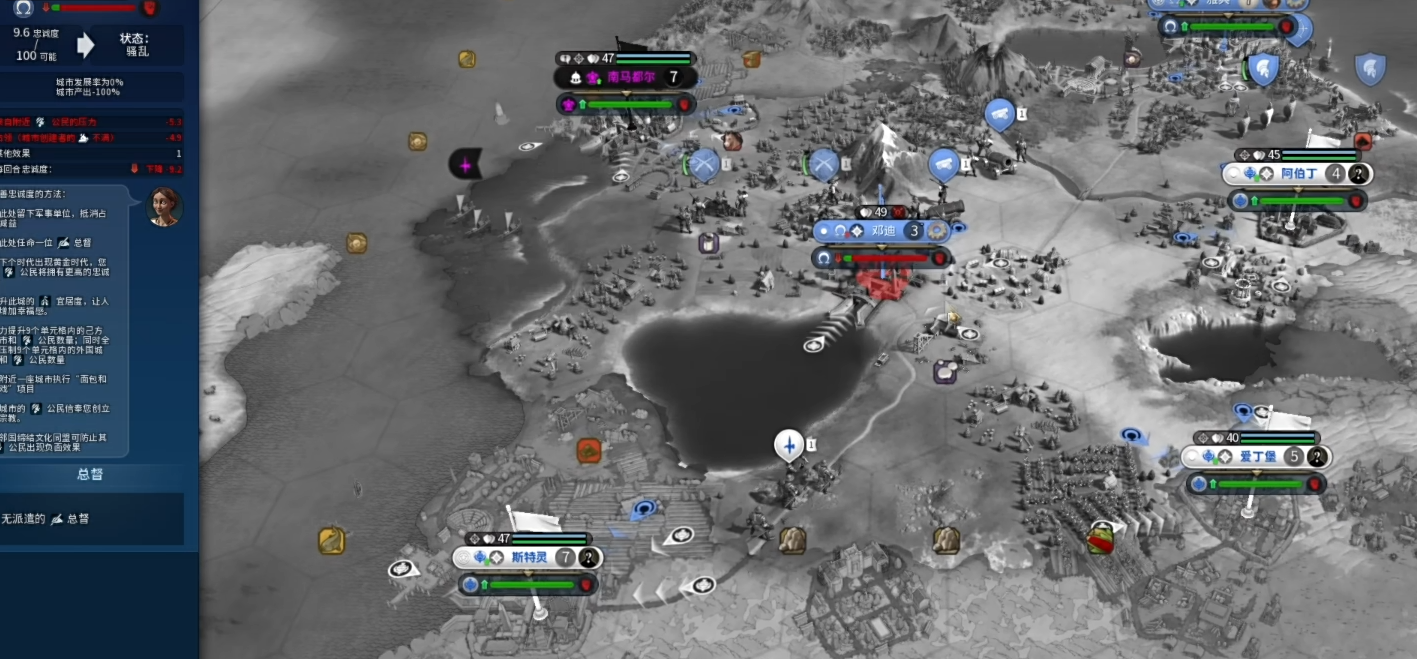Click the magenta plus flag on the coast
Image resolution: width=1417 pixels, height=659 pixels.
coord(465,163)
